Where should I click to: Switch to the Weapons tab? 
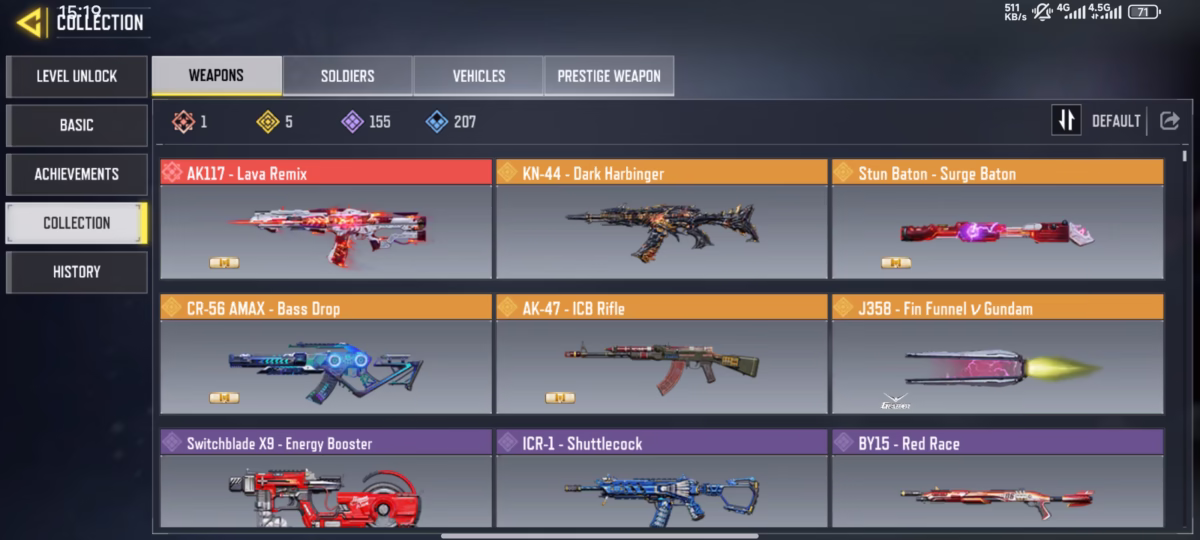tap(216, 76)
